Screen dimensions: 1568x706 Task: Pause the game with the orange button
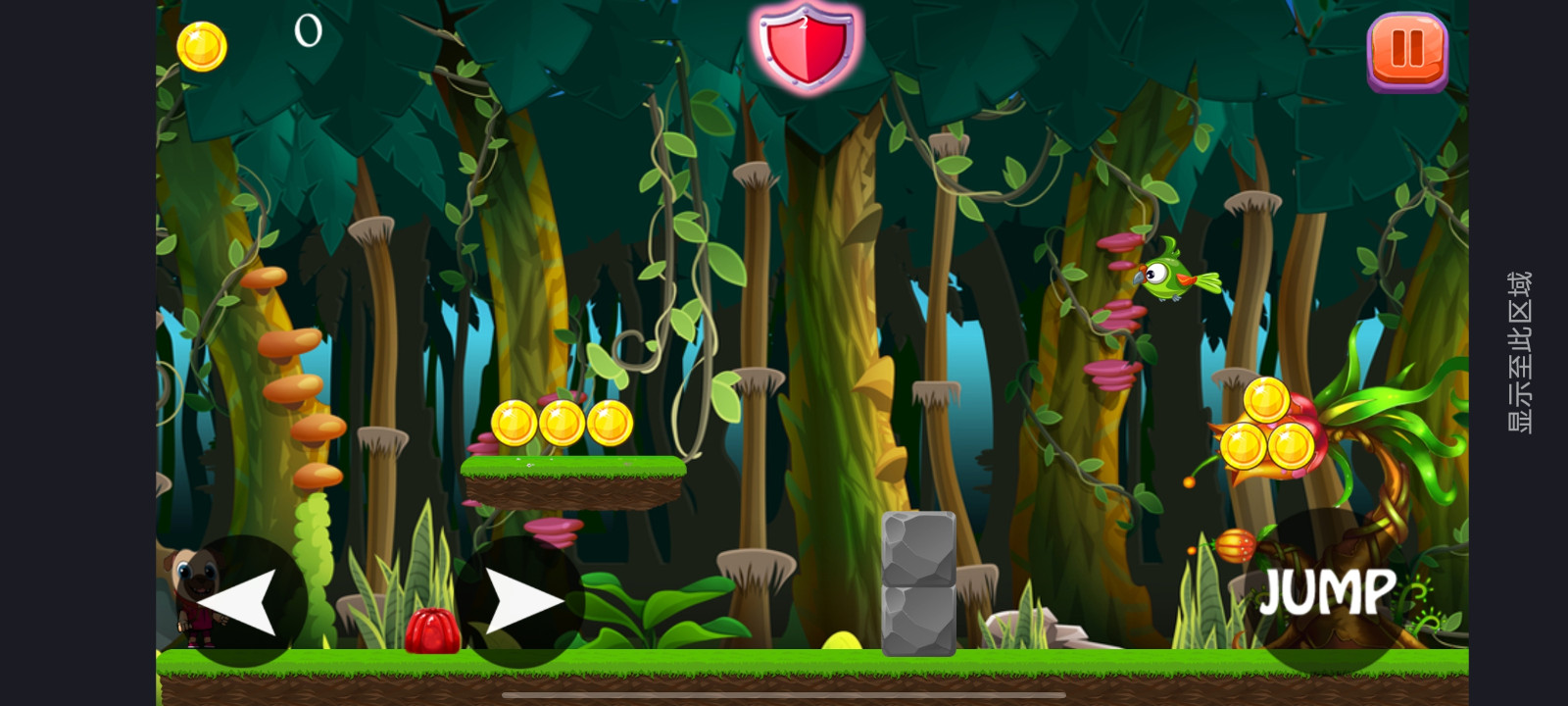[1406, 51]
